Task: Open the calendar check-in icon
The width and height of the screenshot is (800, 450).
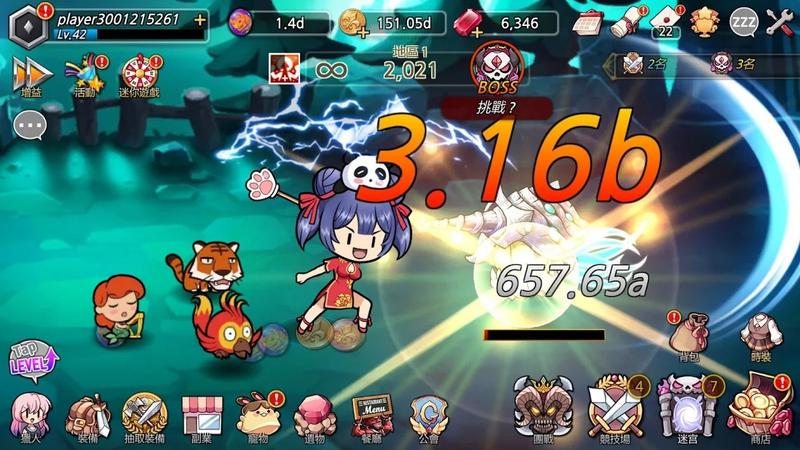Action: tap(587, 21)
